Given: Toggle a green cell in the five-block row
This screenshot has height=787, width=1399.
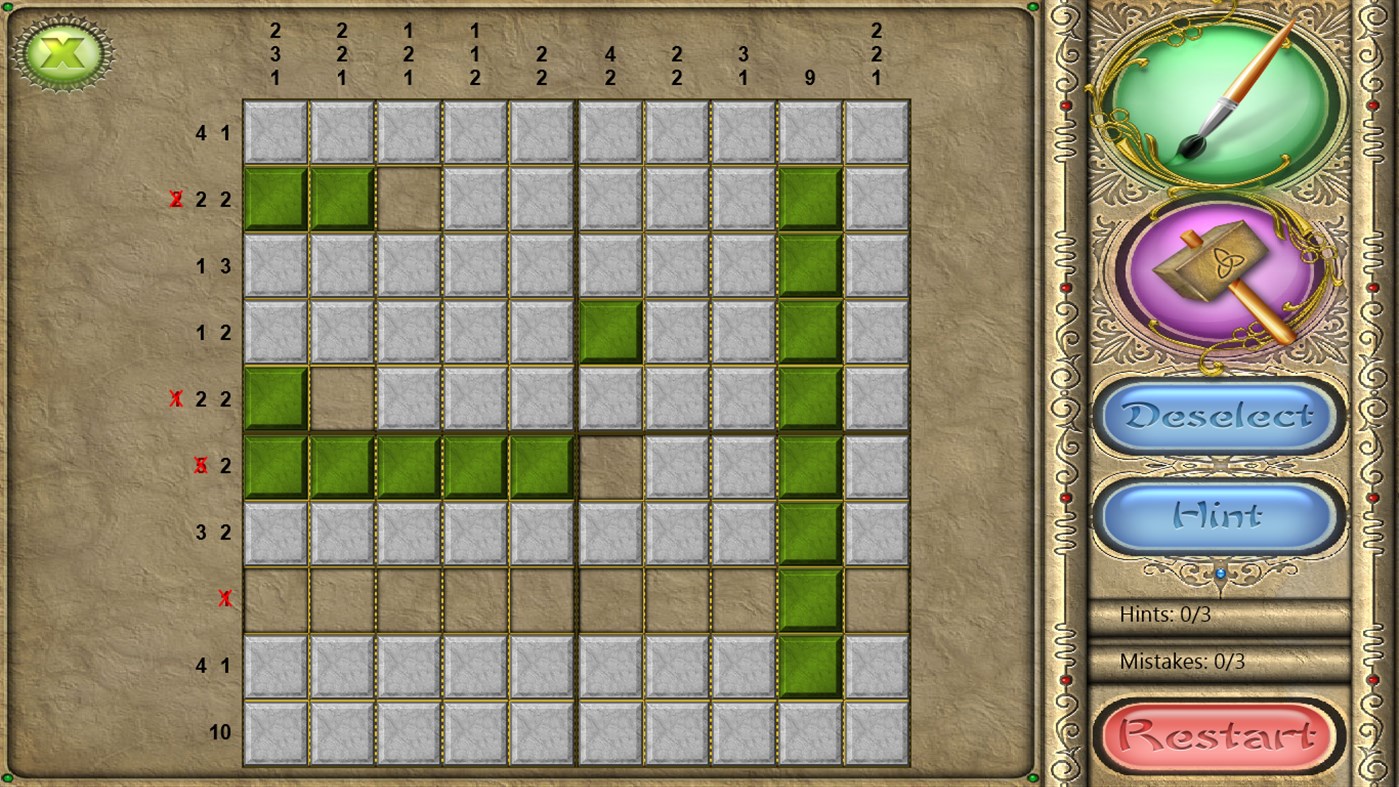Looking at the screenshot, I should pyautogui.click(x=408, y=465).
